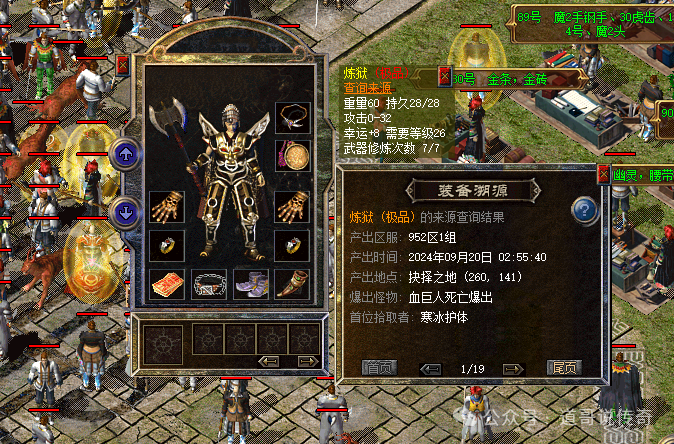Go to first page with 首页
This screenshot has height=444, width=674.
tap(378, 368)
